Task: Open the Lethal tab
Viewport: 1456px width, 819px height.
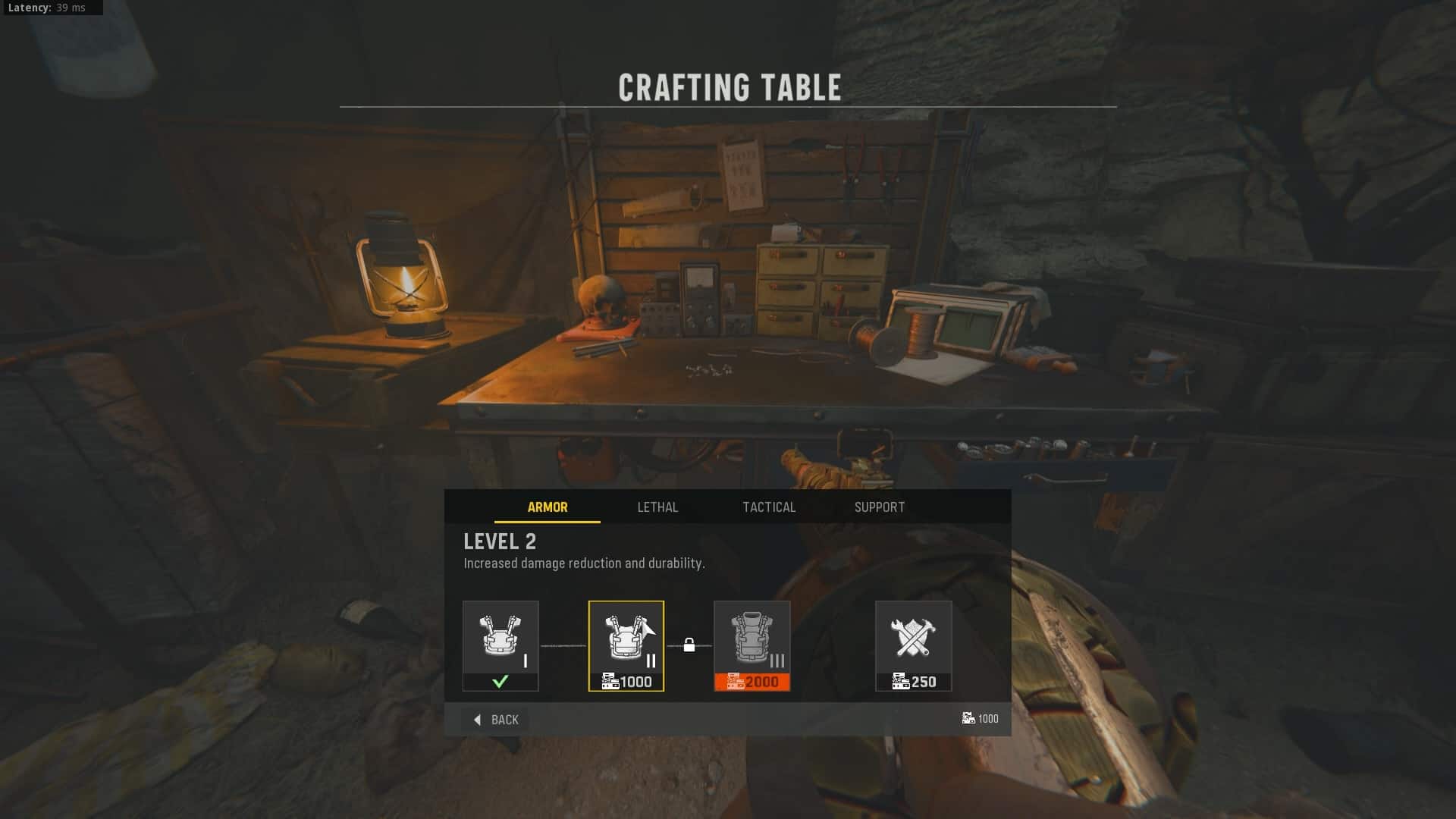Action: [x=657, y=507]
